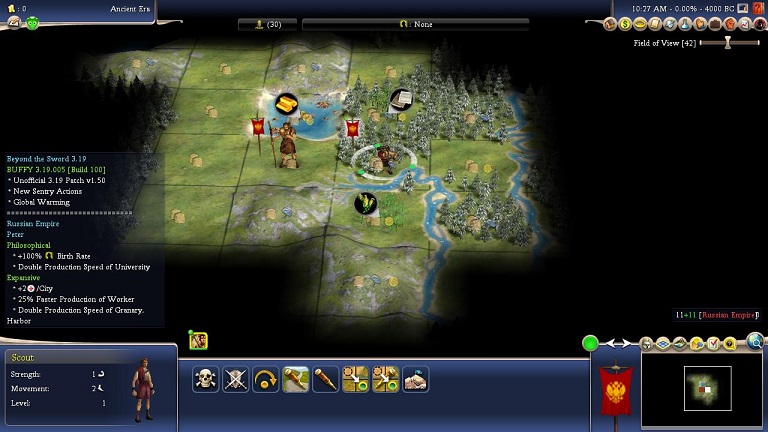Open the globe view magnifier button
768x432 pixels.
click(x=756, y=343)
